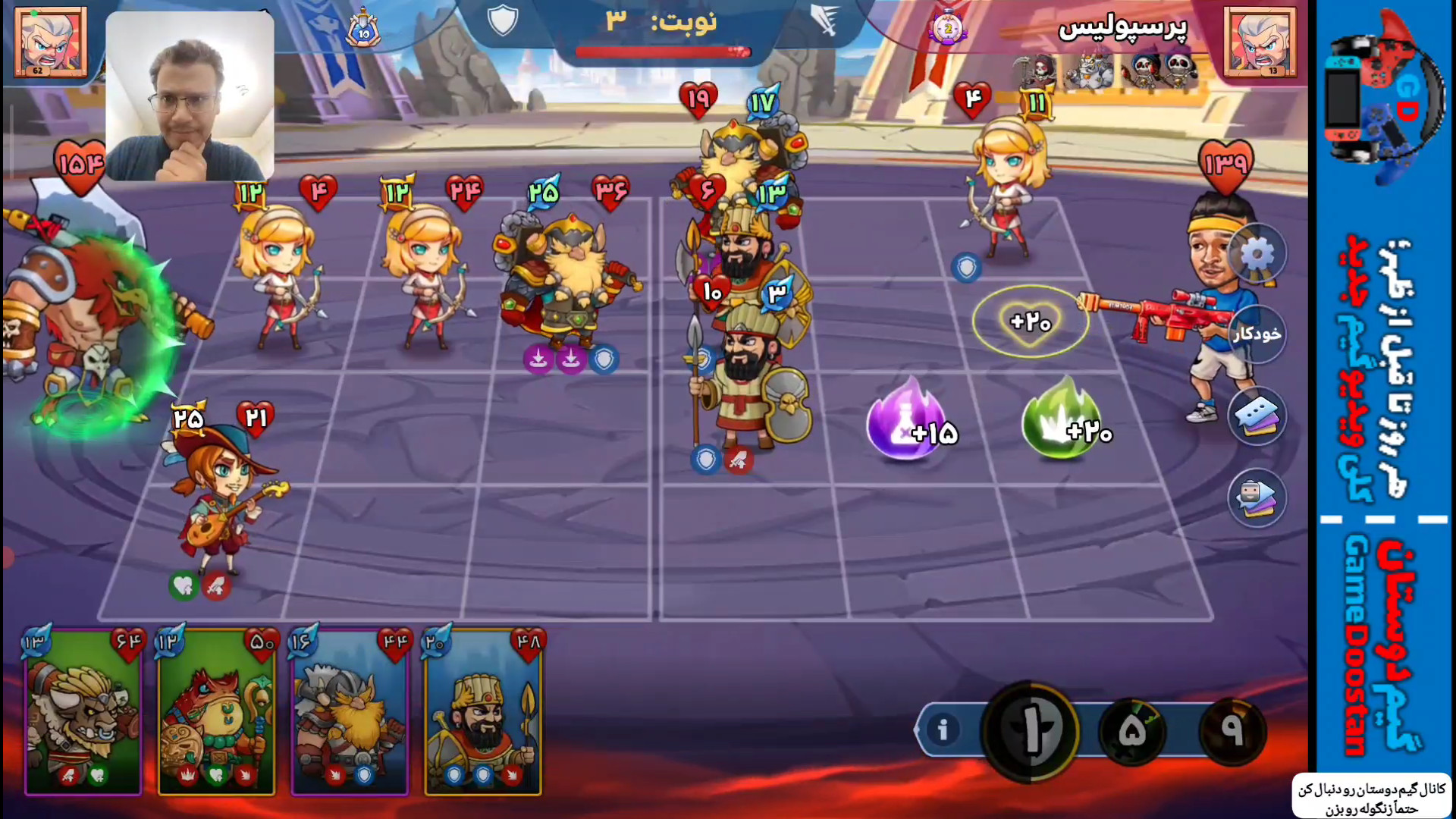Click the blue card stack icon

coord(1257,416)
